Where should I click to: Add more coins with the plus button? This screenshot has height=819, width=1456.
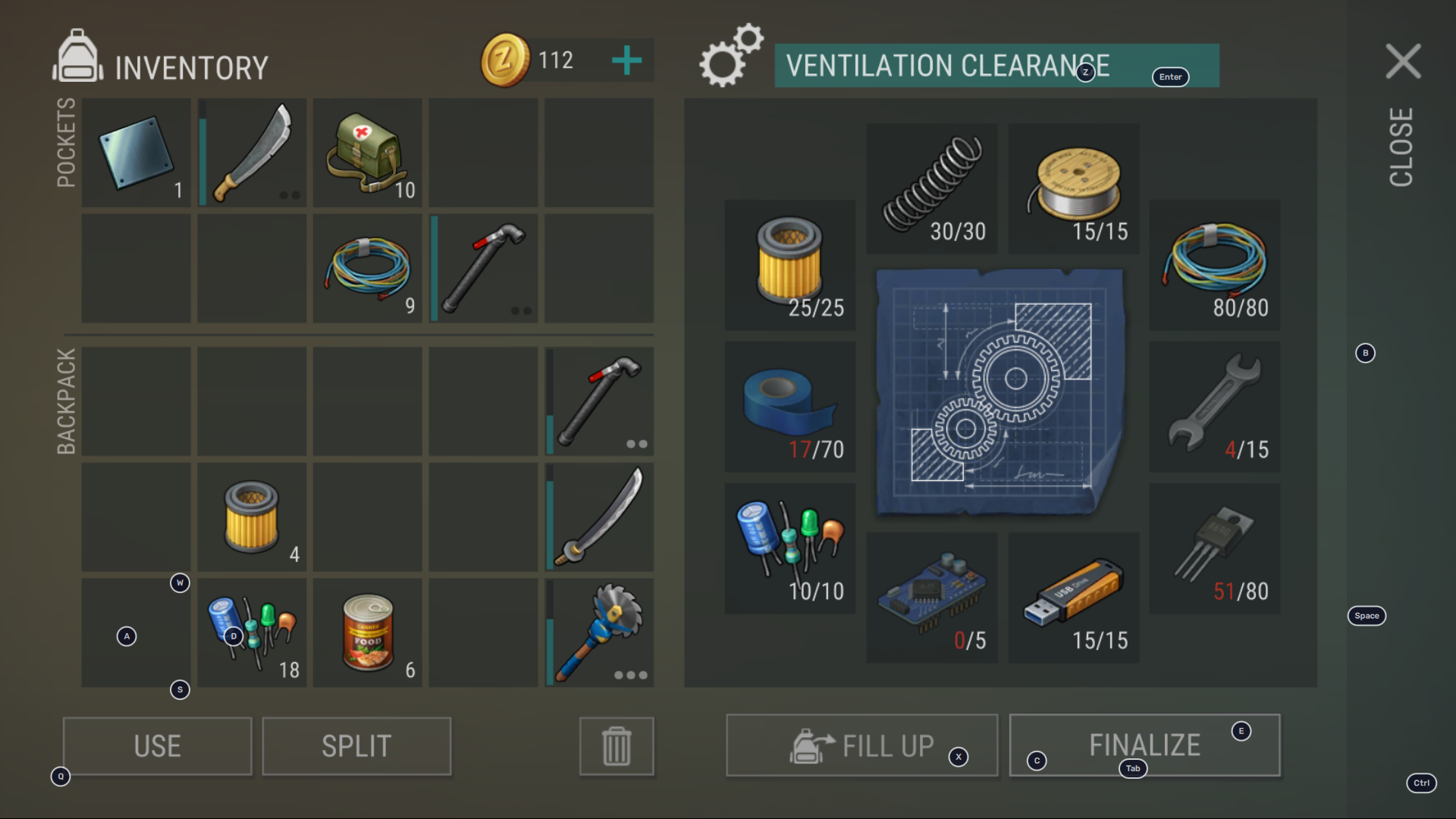pos(626,61)
